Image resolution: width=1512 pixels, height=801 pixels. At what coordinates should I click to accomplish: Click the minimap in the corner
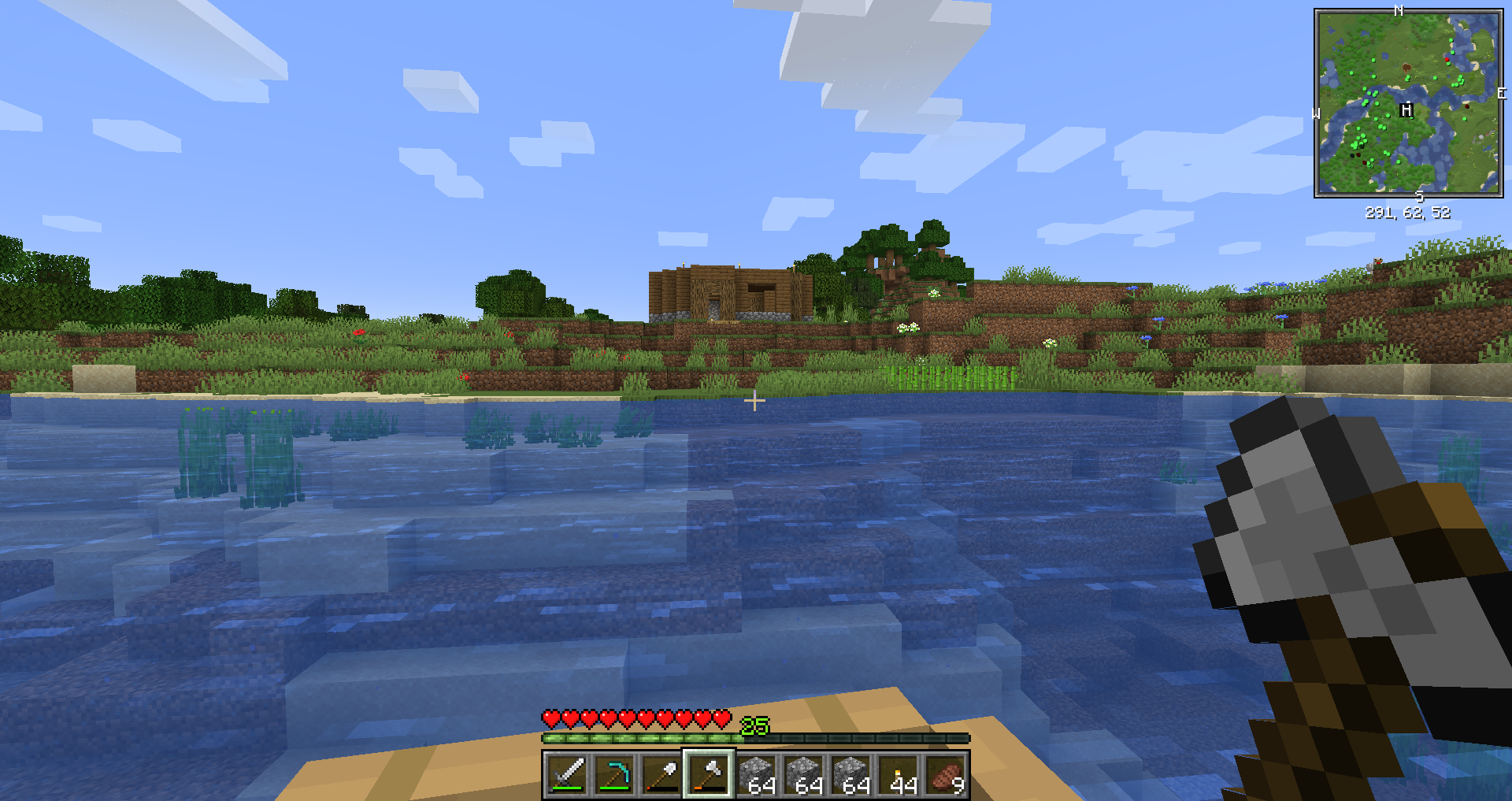tap(1408, 102)
